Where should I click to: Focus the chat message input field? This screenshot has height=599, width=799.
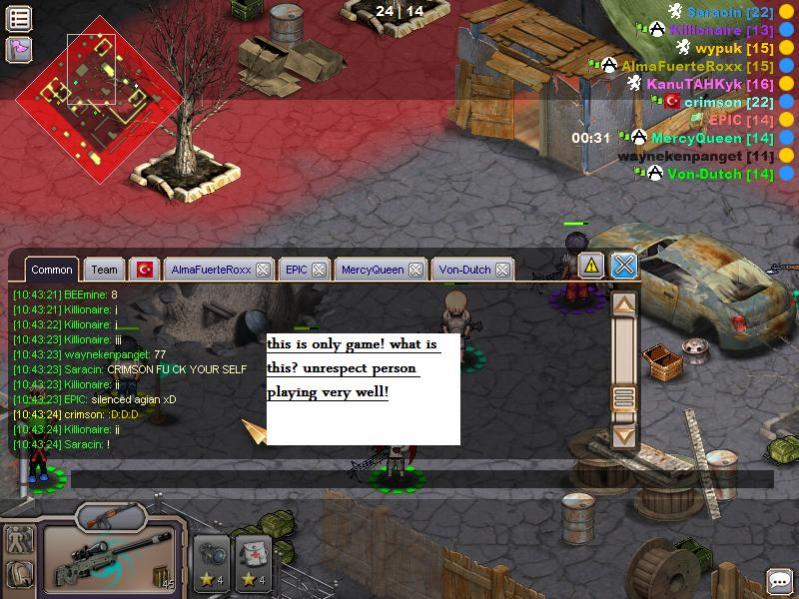(420, 479)
